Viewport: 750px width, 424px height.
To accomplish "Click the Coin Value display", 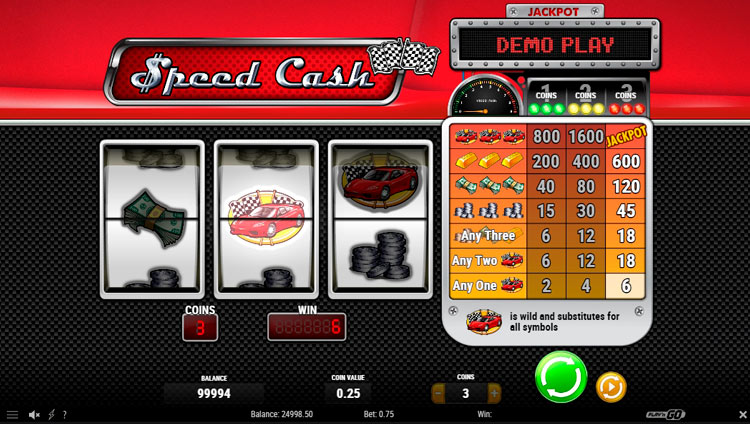I will coord(349,394).
